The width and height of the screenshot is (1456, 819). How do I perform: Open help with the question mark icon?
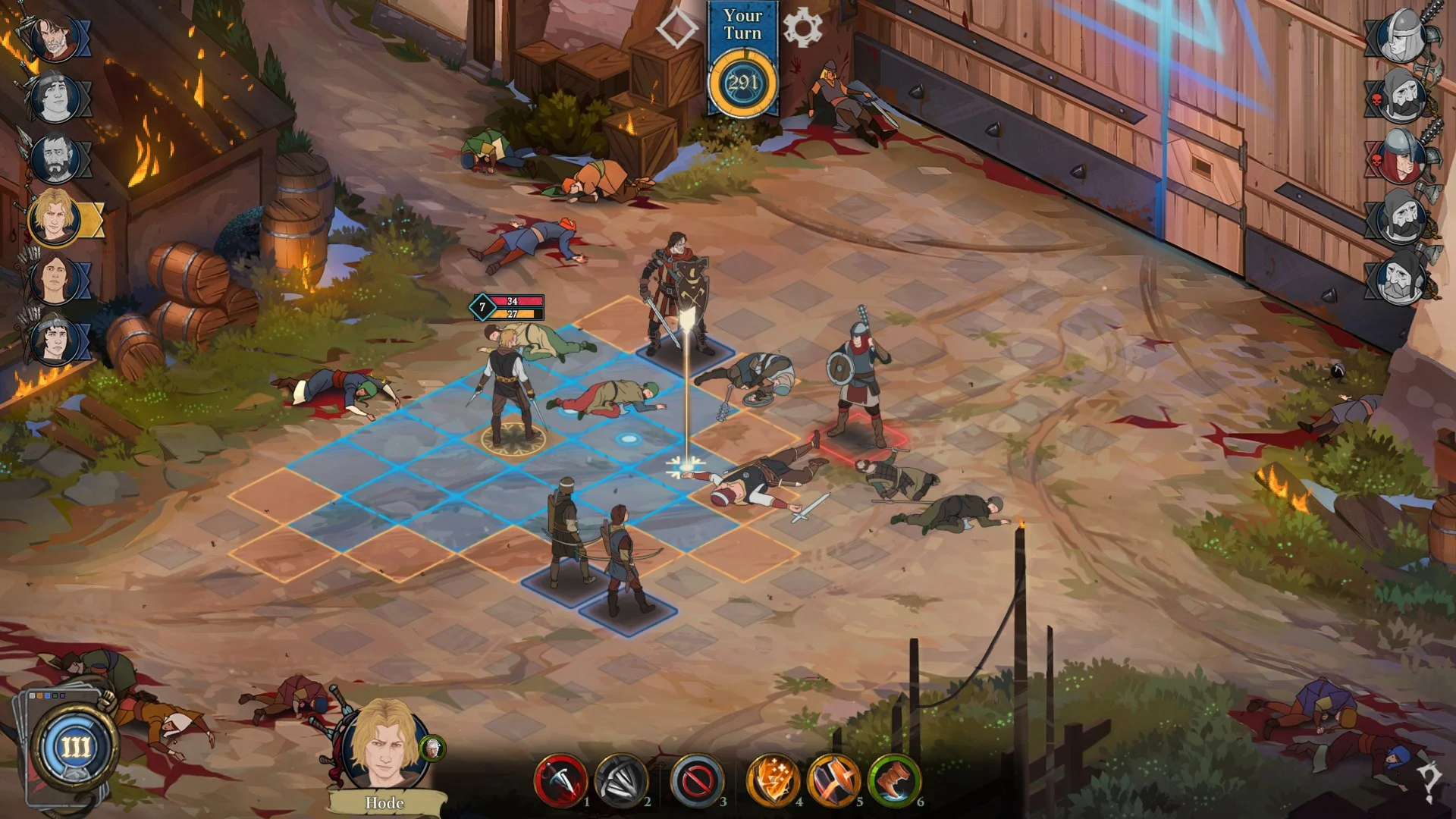pos(1430,780)
